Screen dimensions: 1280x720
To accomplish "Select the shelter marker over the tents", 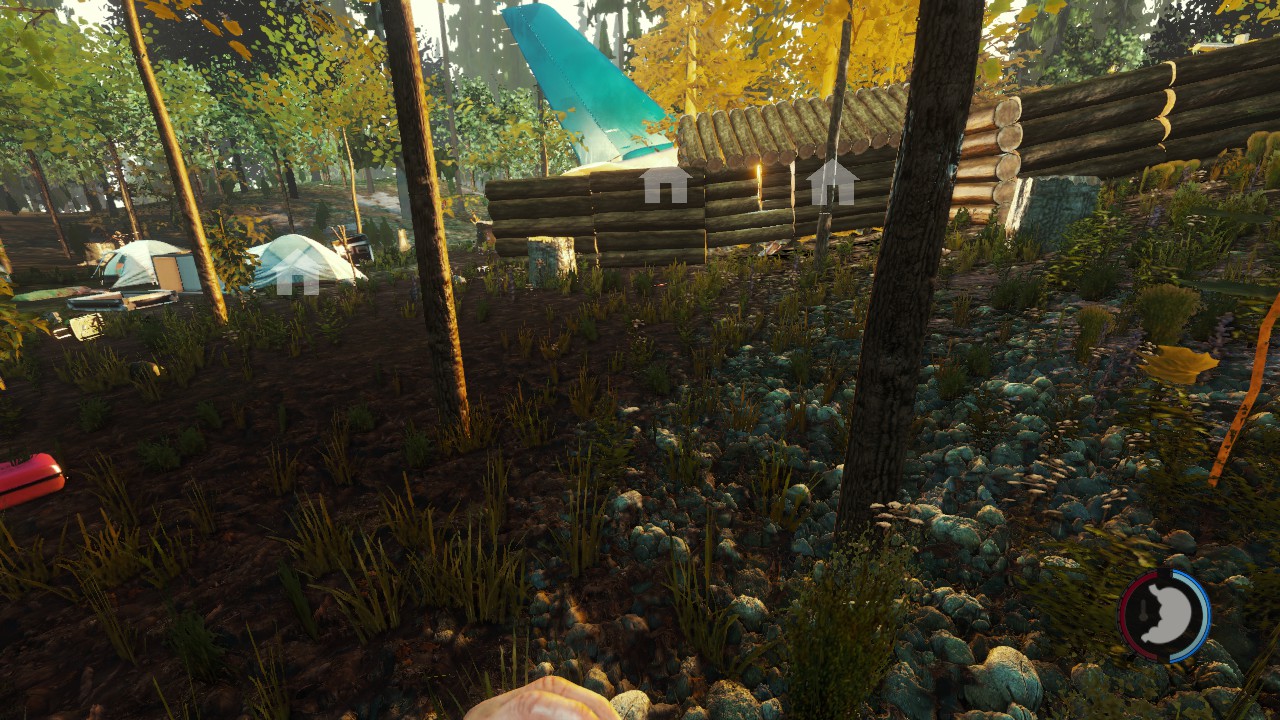I will (297, 274).
